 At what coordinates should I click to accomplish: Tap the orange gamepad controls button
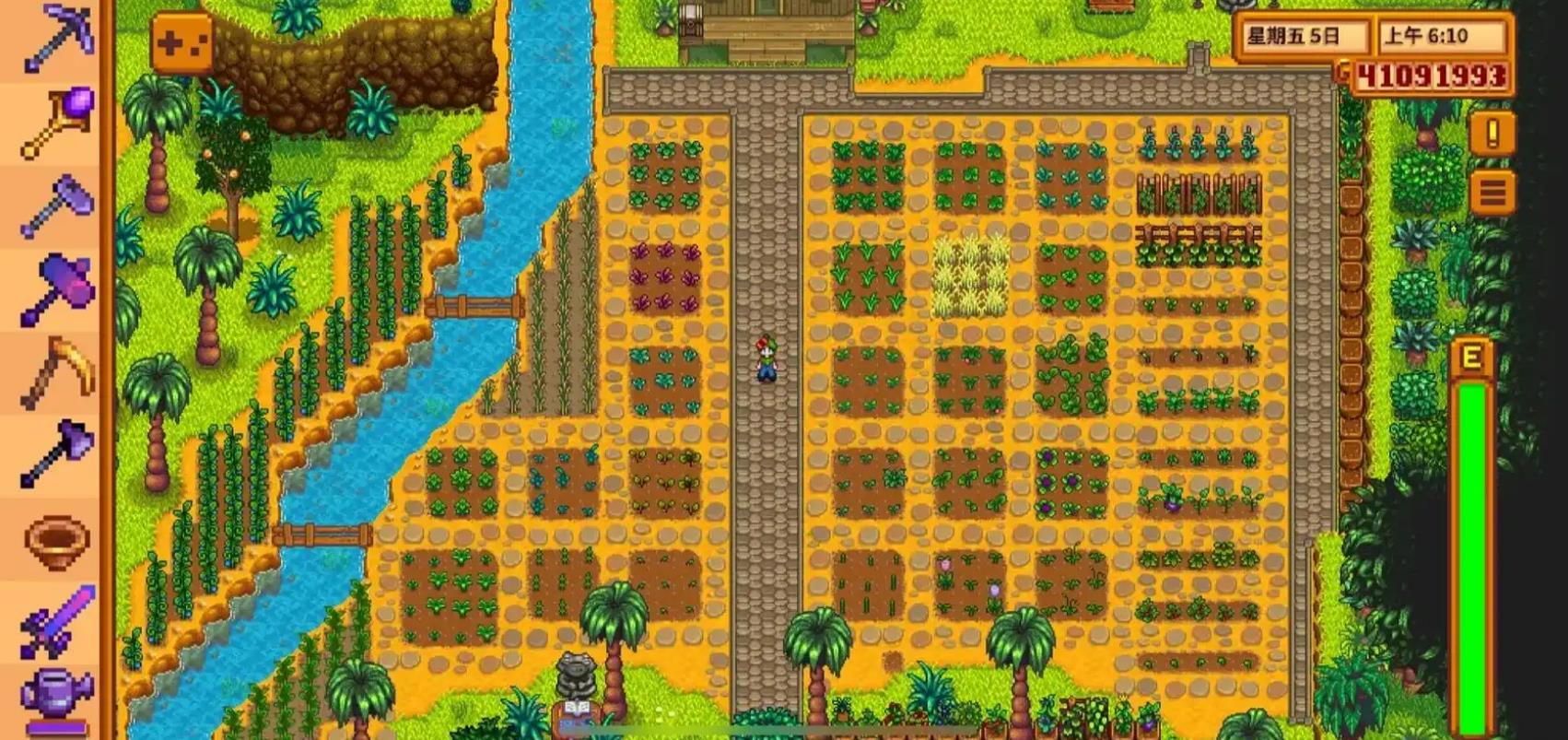(181, 42)
